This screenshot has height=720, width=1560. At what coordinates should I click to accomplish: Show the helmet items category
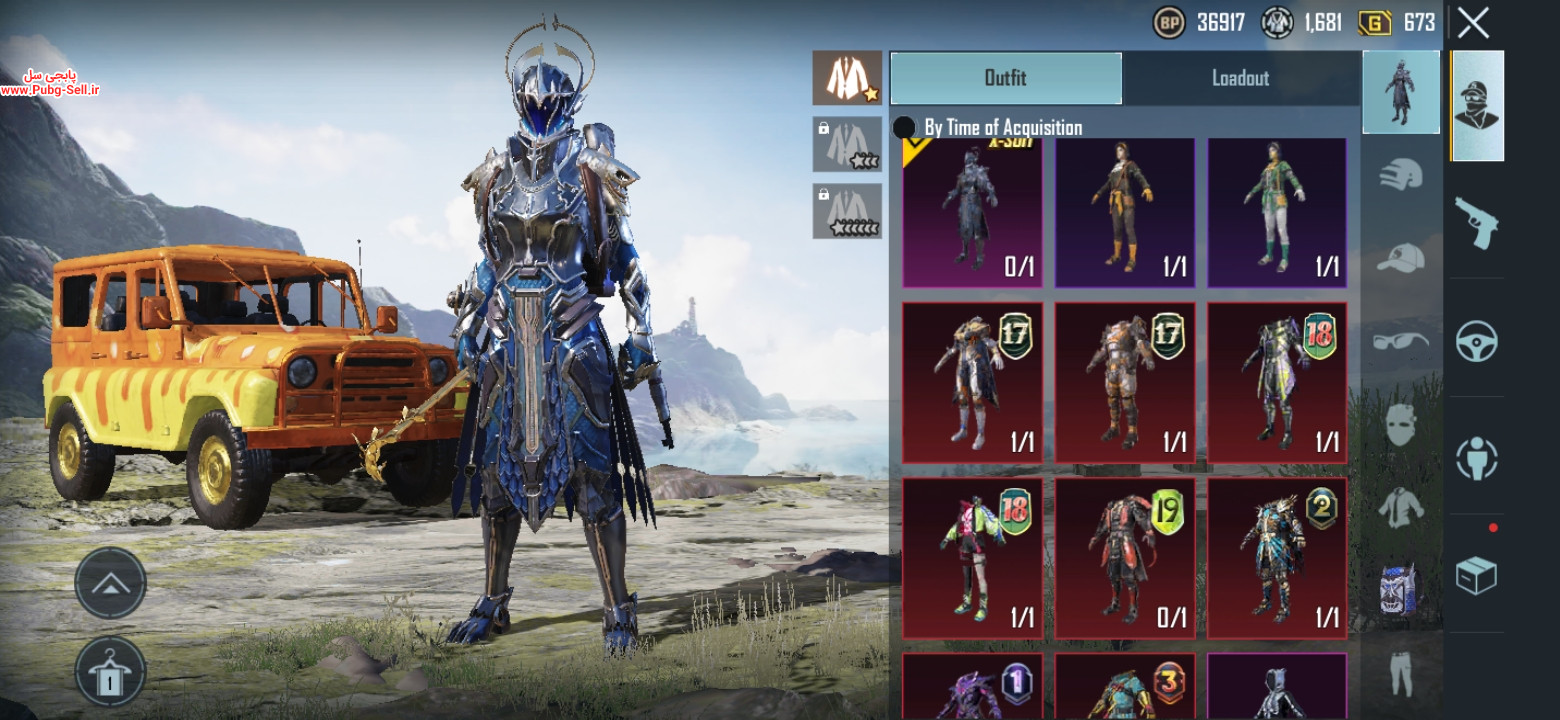coord(1401,174)
